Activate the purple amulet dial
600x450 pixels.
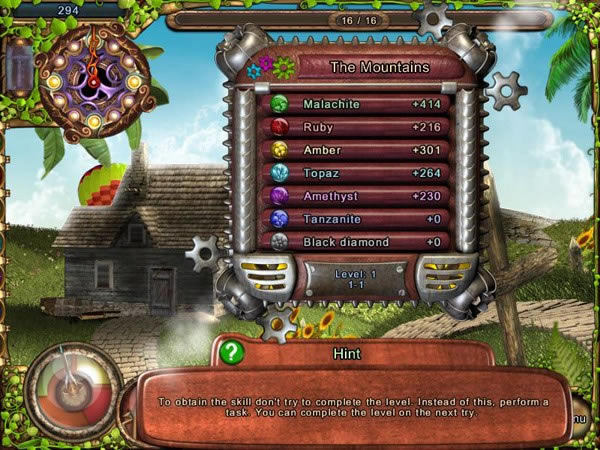point(92,74)
